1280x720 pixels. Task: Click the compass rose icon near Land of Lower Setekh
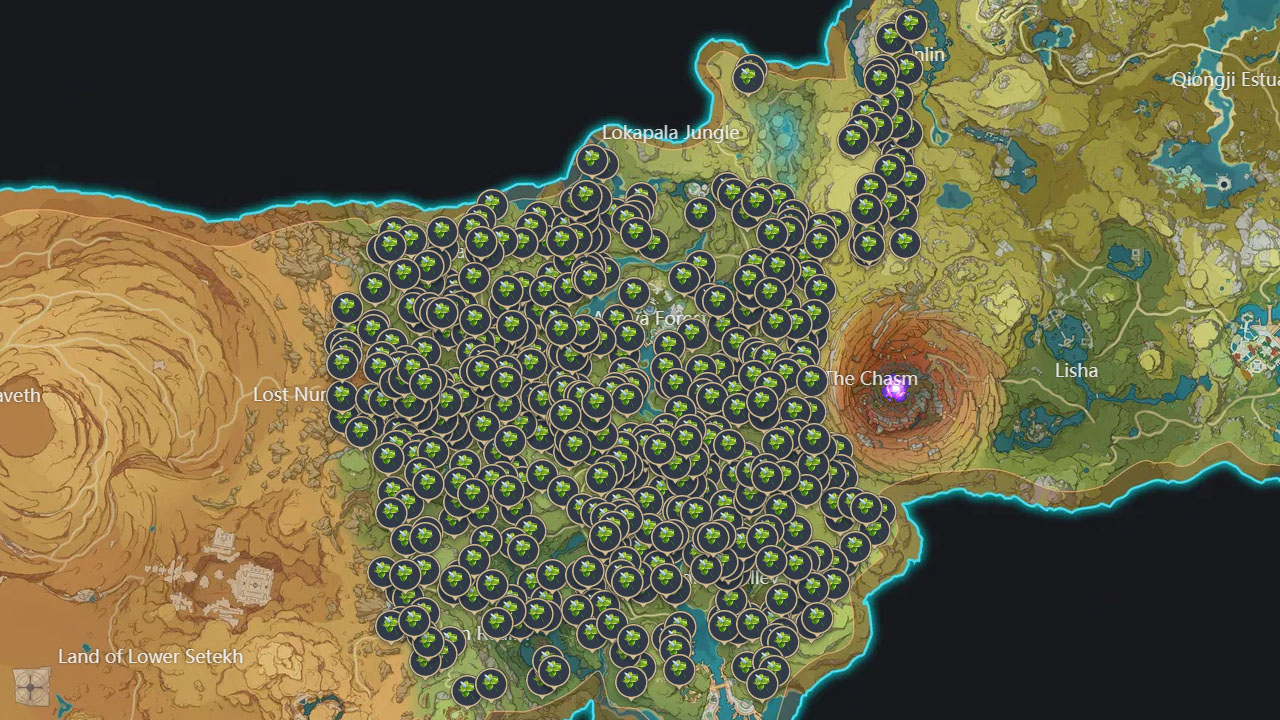tap(30, 687)
